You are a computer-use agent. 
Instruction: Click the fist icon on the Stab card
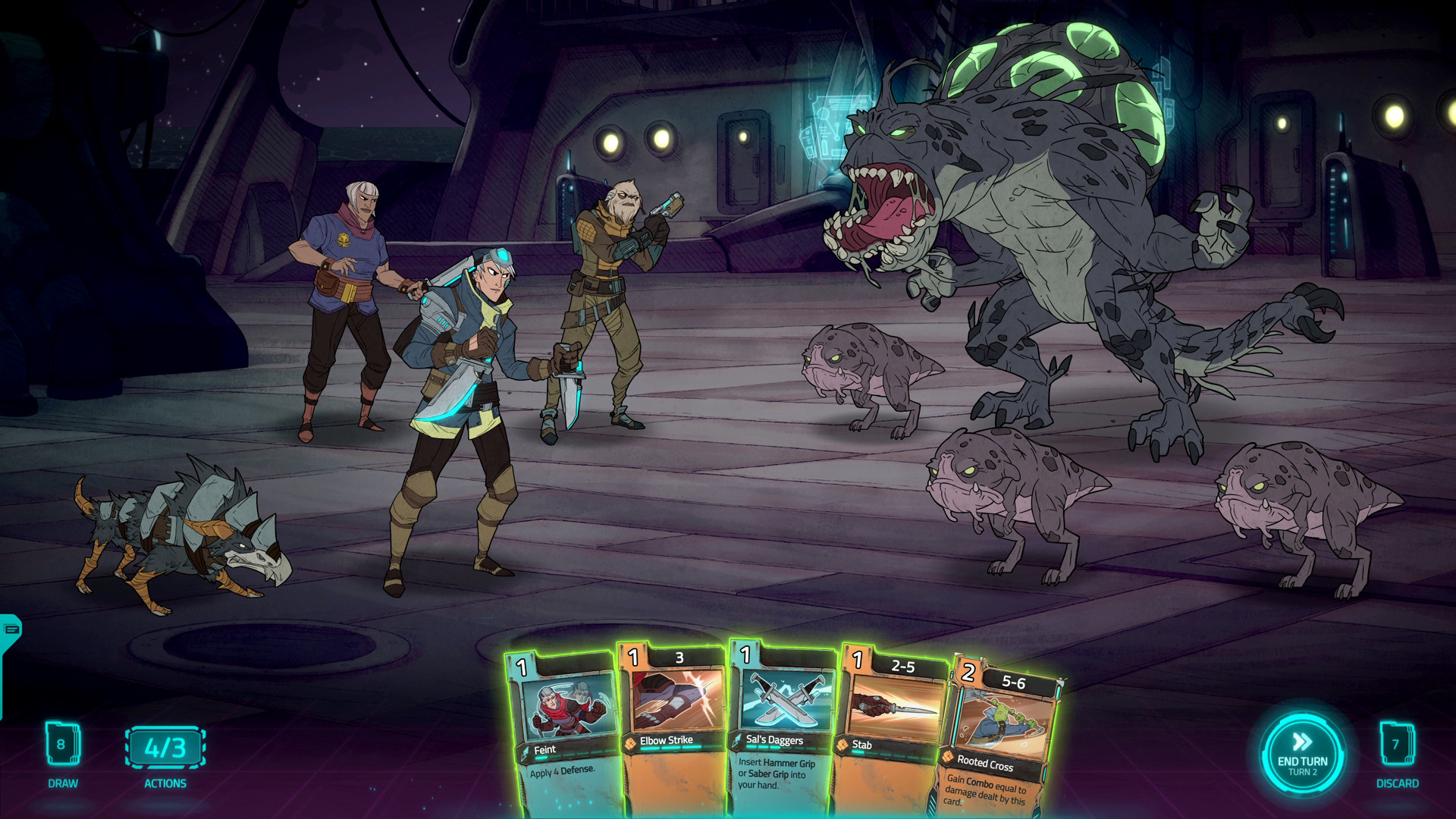(x=841, y=745)
